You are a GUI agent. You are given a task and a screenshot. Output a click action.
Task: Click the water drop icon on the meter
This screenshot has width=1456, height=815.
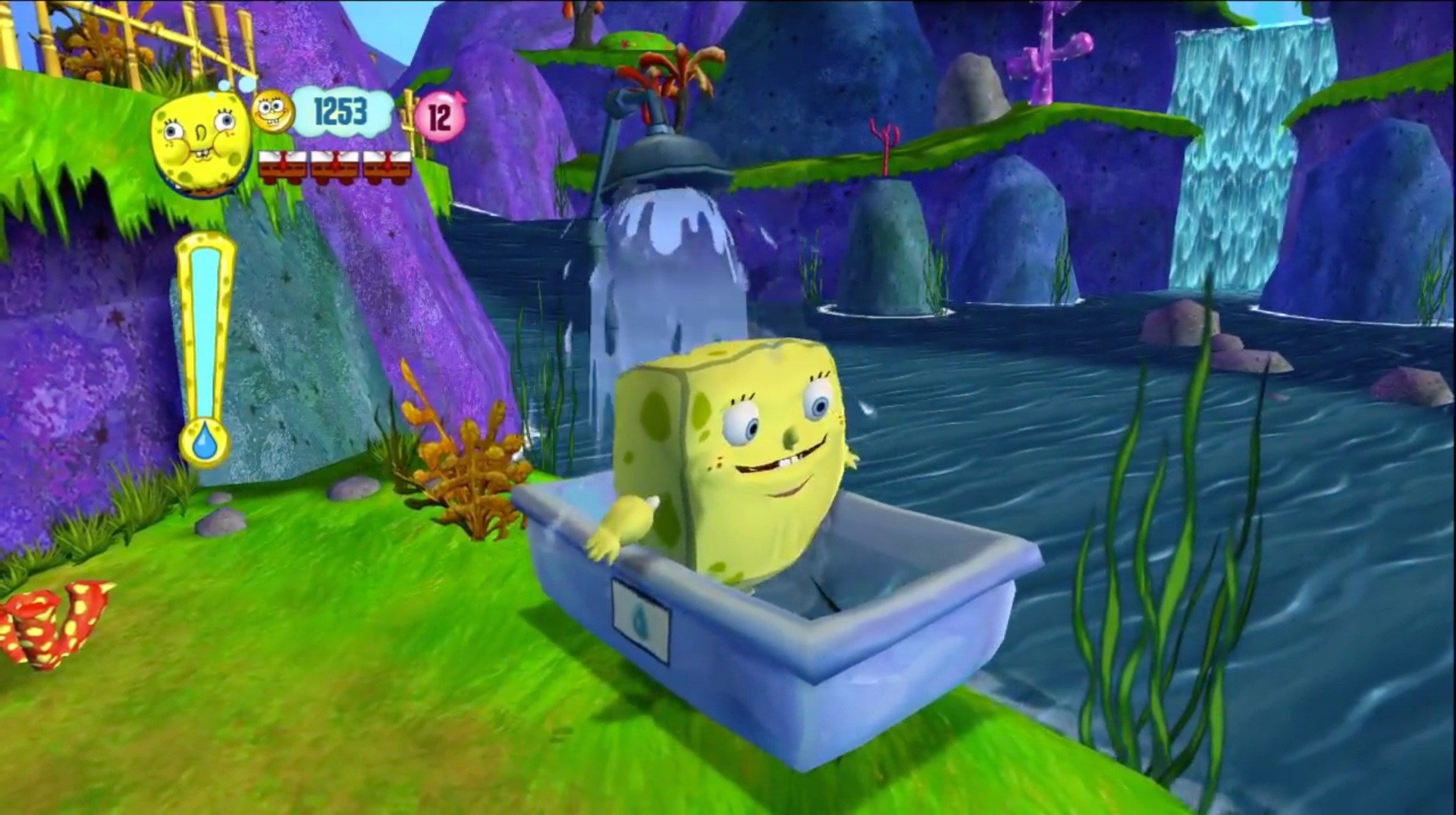(x=205, y=441)
